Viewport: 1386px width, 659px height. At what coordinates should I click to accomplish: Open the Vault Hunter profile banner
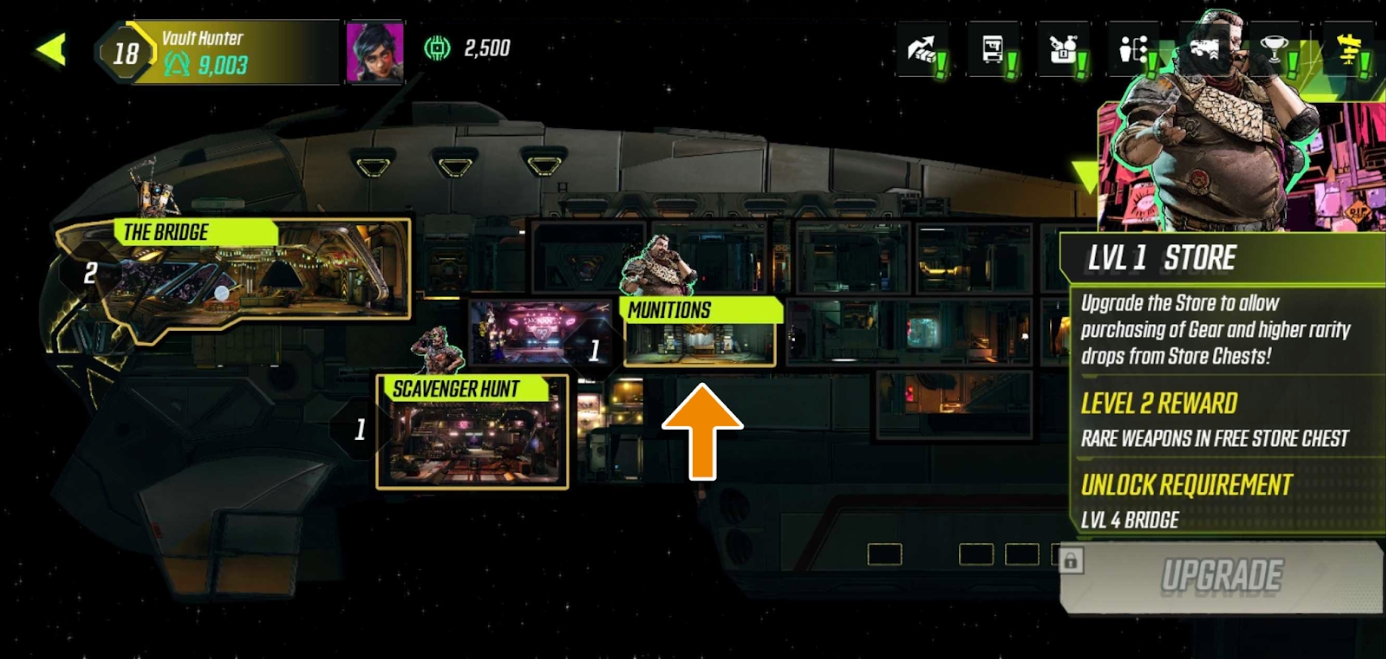230,52
